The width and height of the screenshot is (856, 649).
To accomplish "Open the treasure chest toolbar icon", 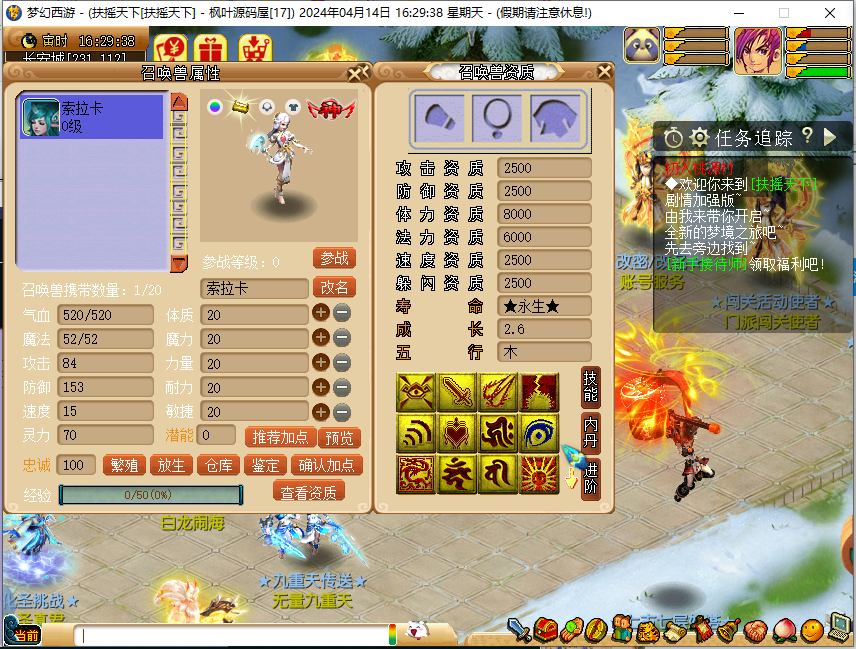I will pyautogui.click(x=545, y=630).
